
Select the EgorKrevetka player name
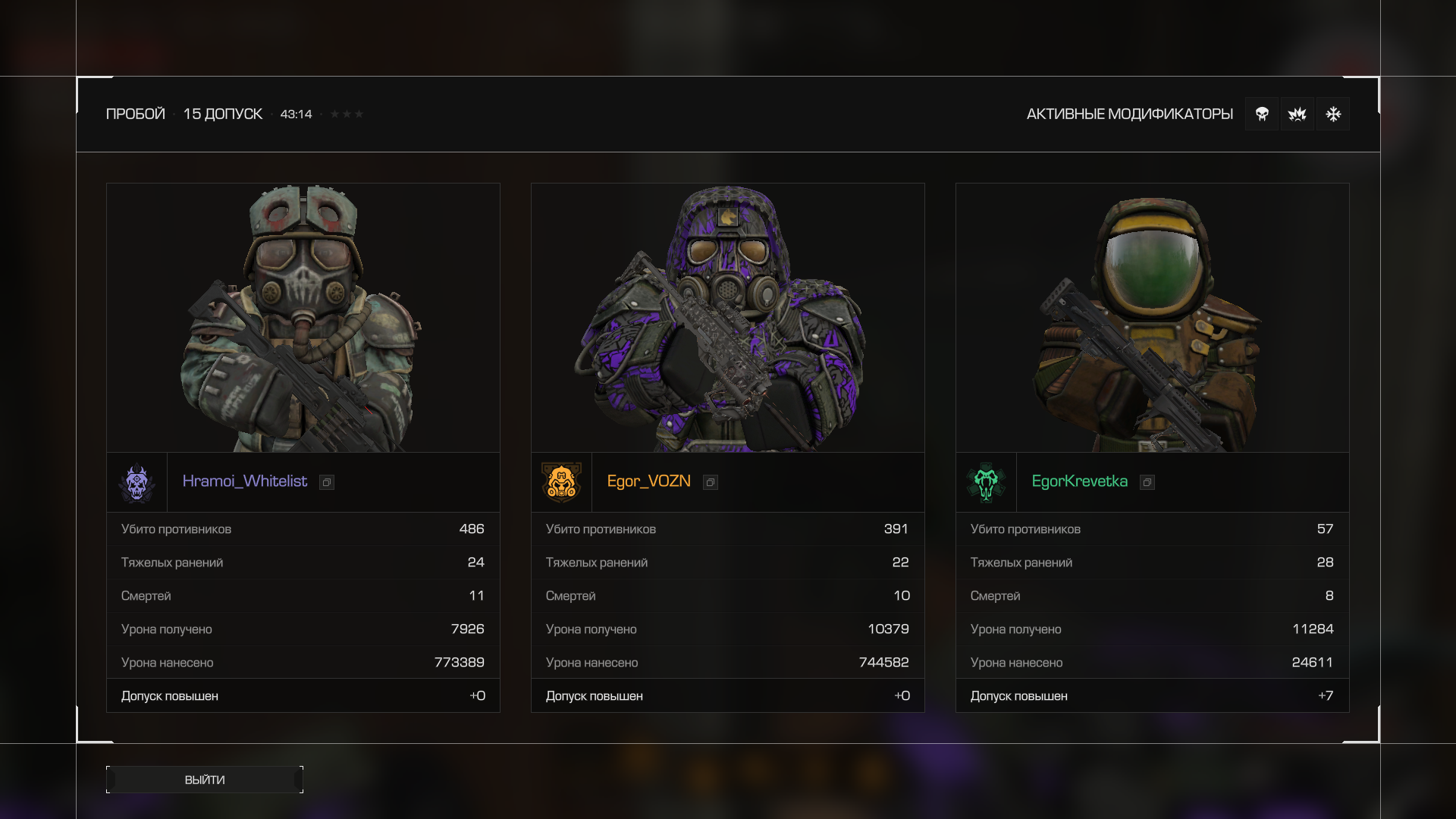[1079, 482]
